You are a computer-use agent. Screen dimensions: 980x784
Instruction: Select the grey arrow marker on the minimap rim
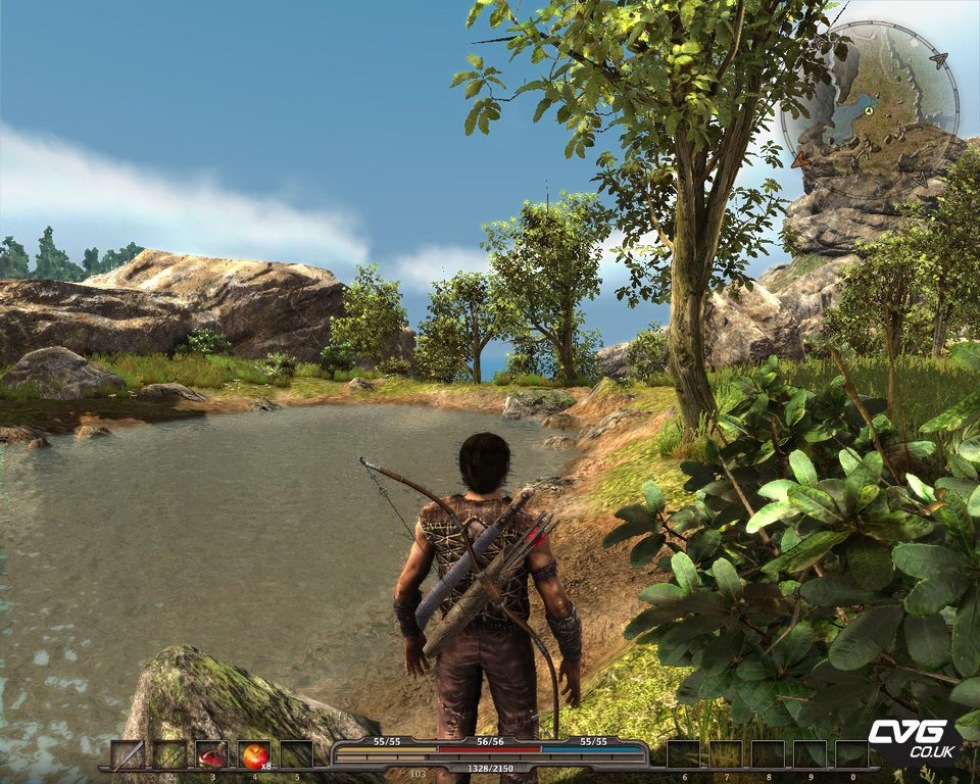[x=939, y=60]
